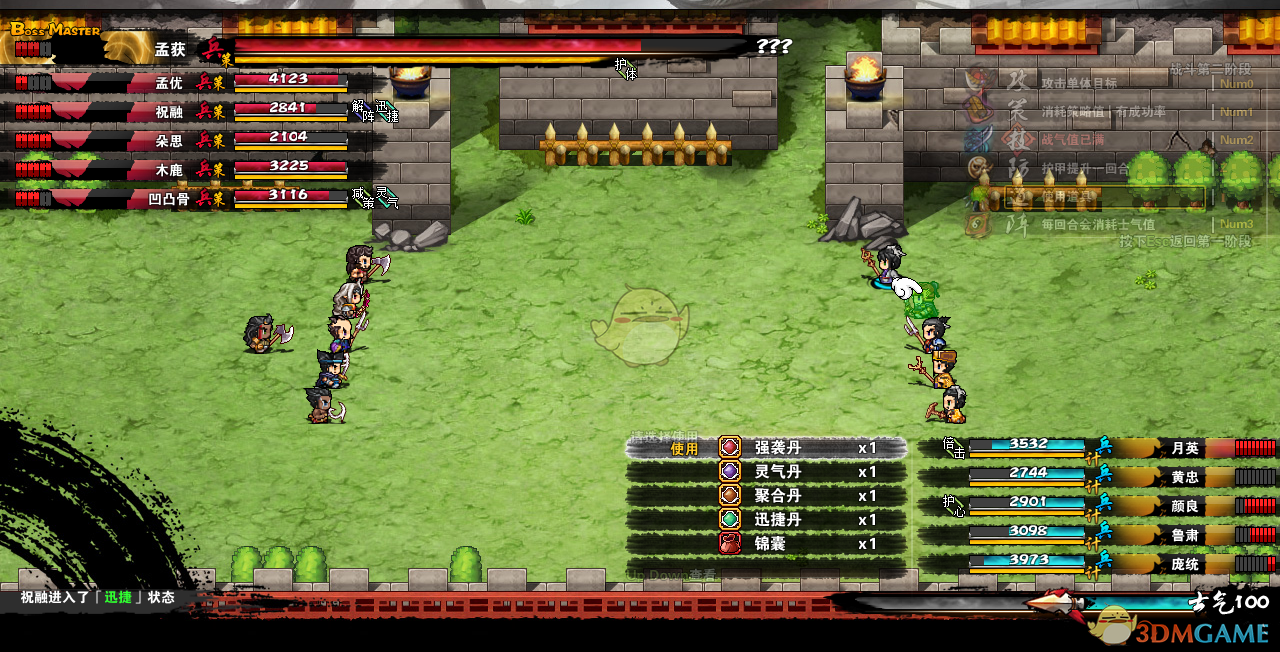Screen dimensions: 1280x652
Task: Select the 道 use-item command
Action: (x=1019, y=196)
